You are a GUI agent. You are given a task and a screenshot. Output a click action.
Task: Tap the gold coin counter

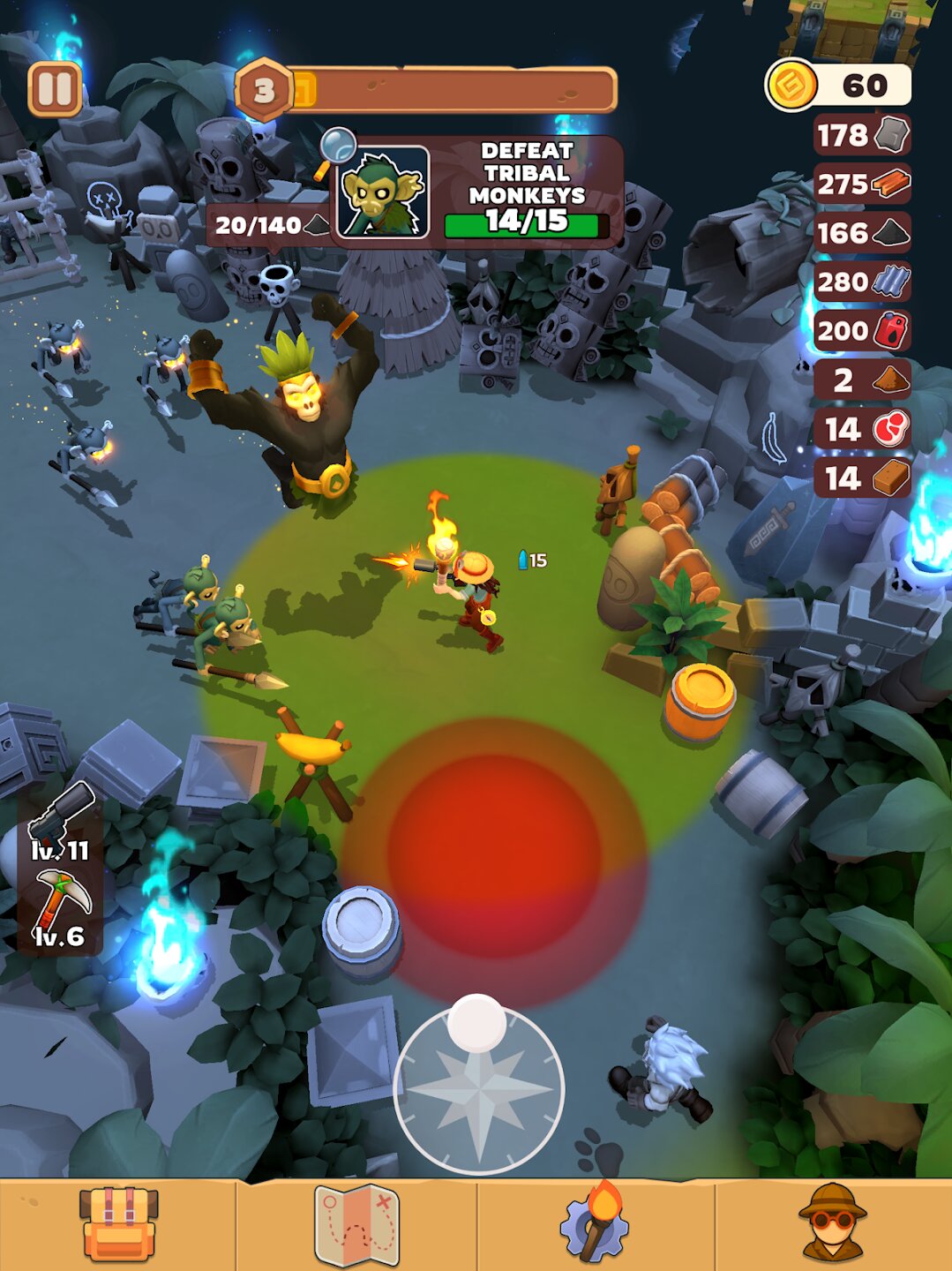click(x=837, y=86)
